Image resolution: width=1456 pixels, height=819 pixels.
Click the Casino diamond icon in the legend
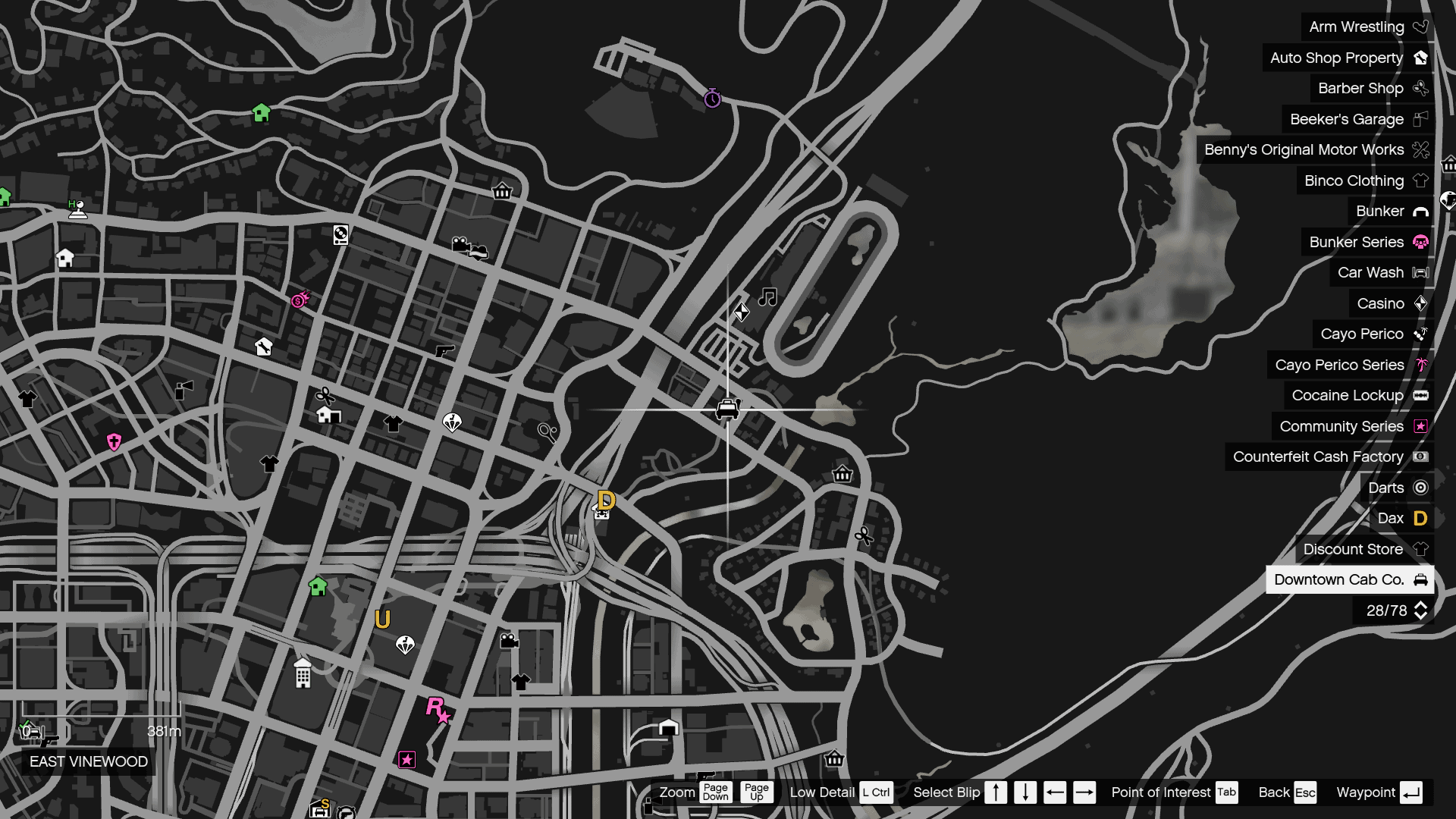[x=1420, y=303]
